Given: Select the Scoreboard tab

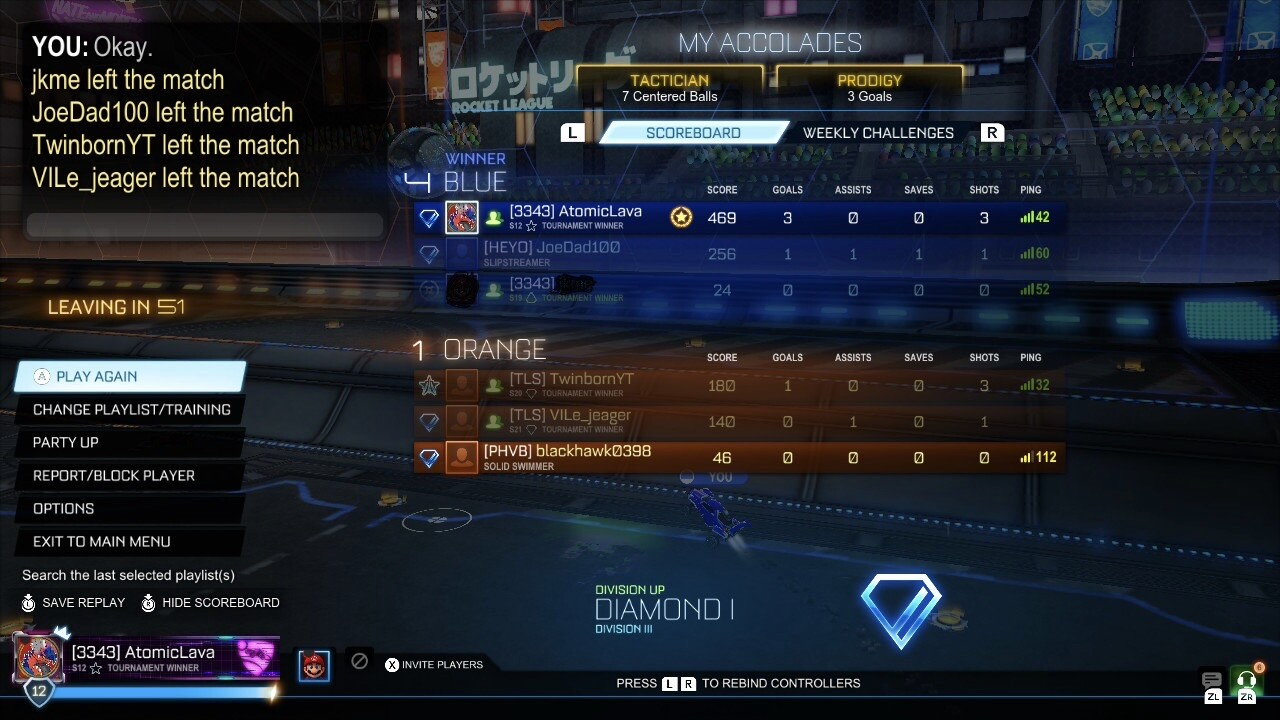Looking at the screenshot, I should coord(697,132).
